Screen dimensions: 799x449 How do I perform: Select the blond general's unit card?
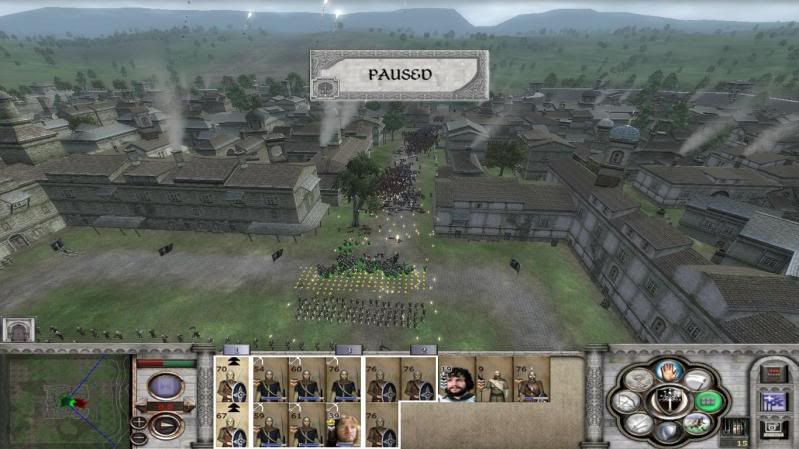coord(343,425)
